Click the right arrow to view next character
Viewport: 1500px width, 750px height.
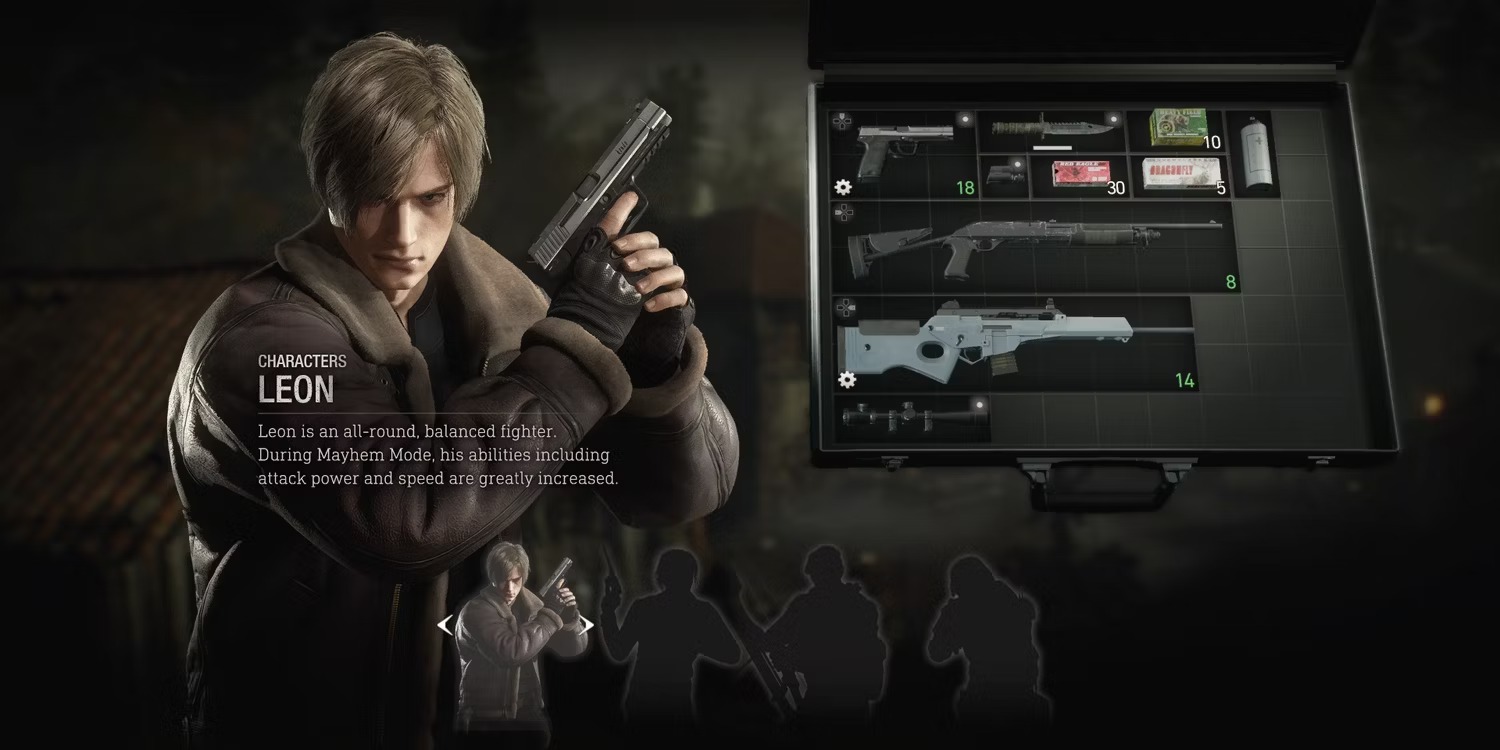click(x=588, y=624)
